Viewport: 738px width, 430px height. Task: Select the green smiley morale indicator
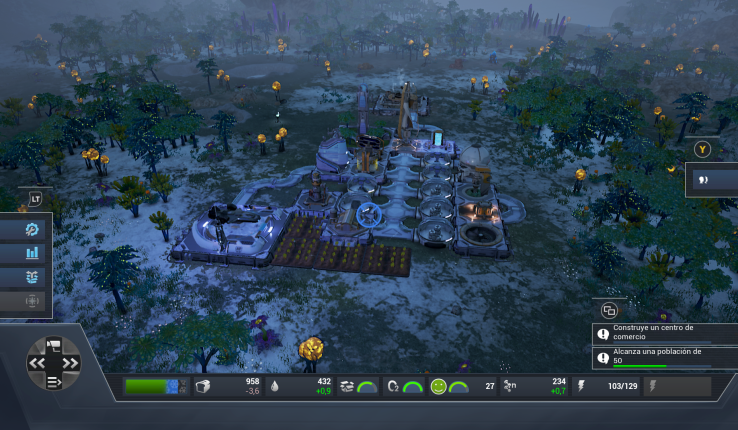click(438, 386)
